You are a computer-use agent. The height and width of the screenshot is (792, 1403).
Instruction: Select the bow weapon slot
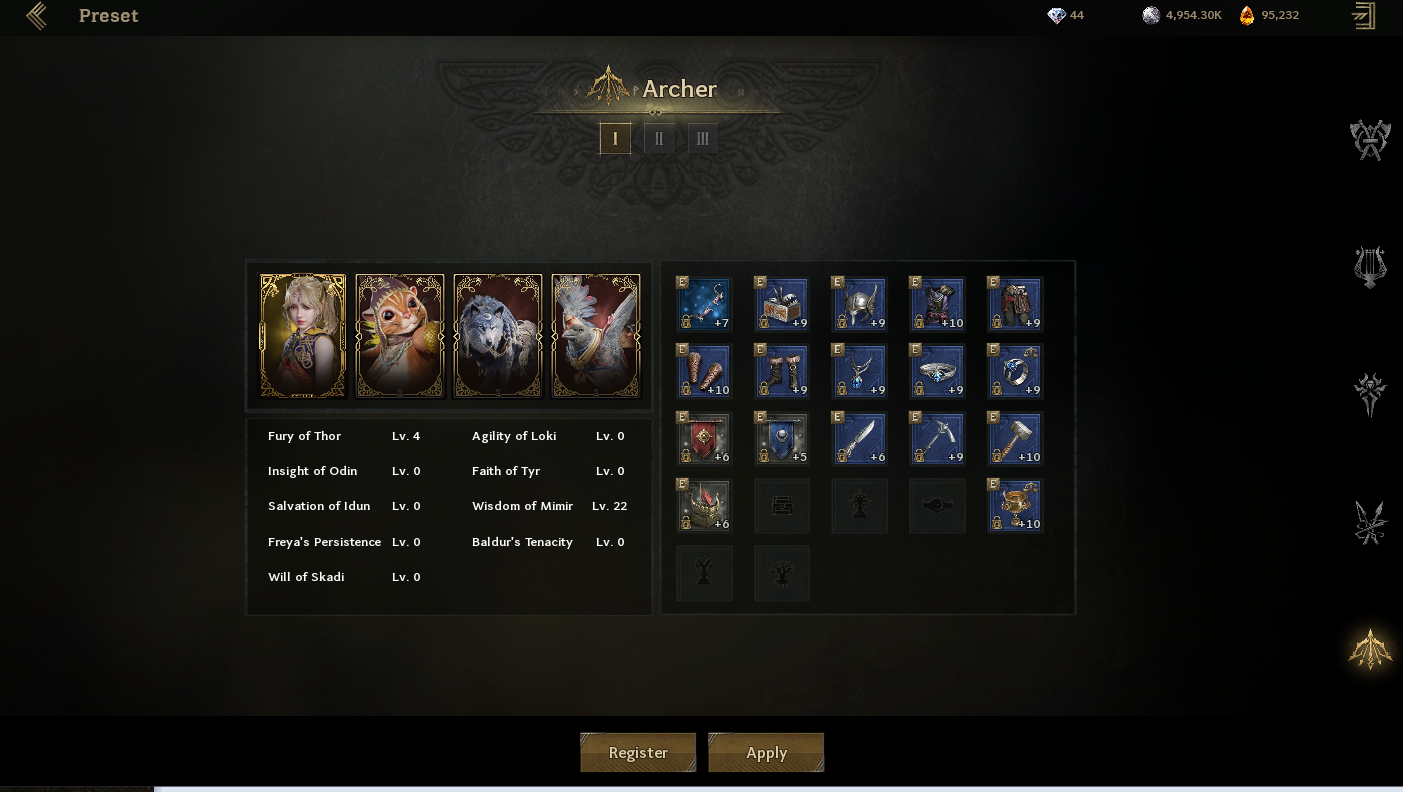(x=705, y=304)
